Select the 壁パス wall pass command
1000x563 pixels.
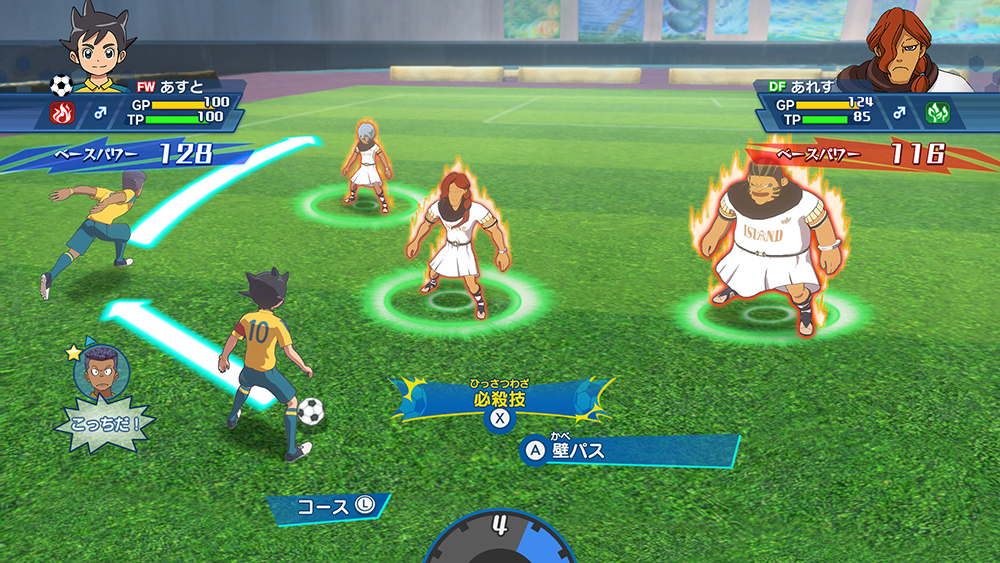(580, 451)
